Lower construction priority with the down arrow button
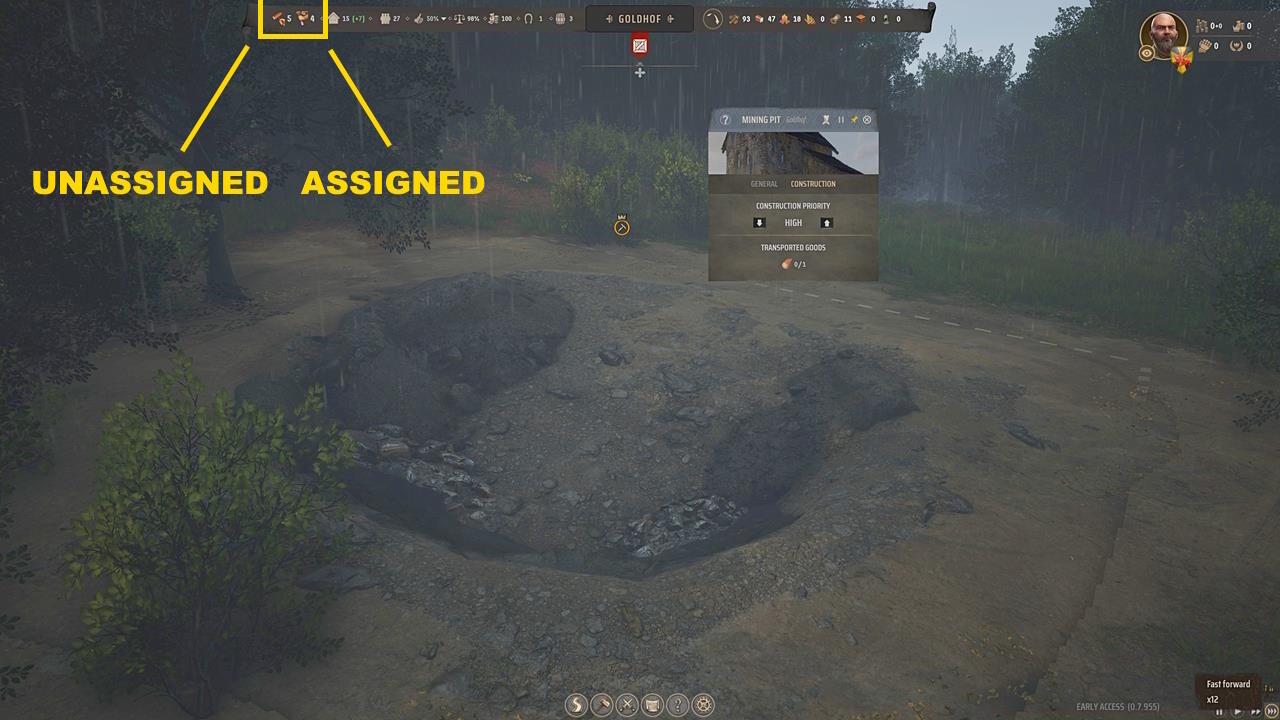 click(x=760, y=222)
